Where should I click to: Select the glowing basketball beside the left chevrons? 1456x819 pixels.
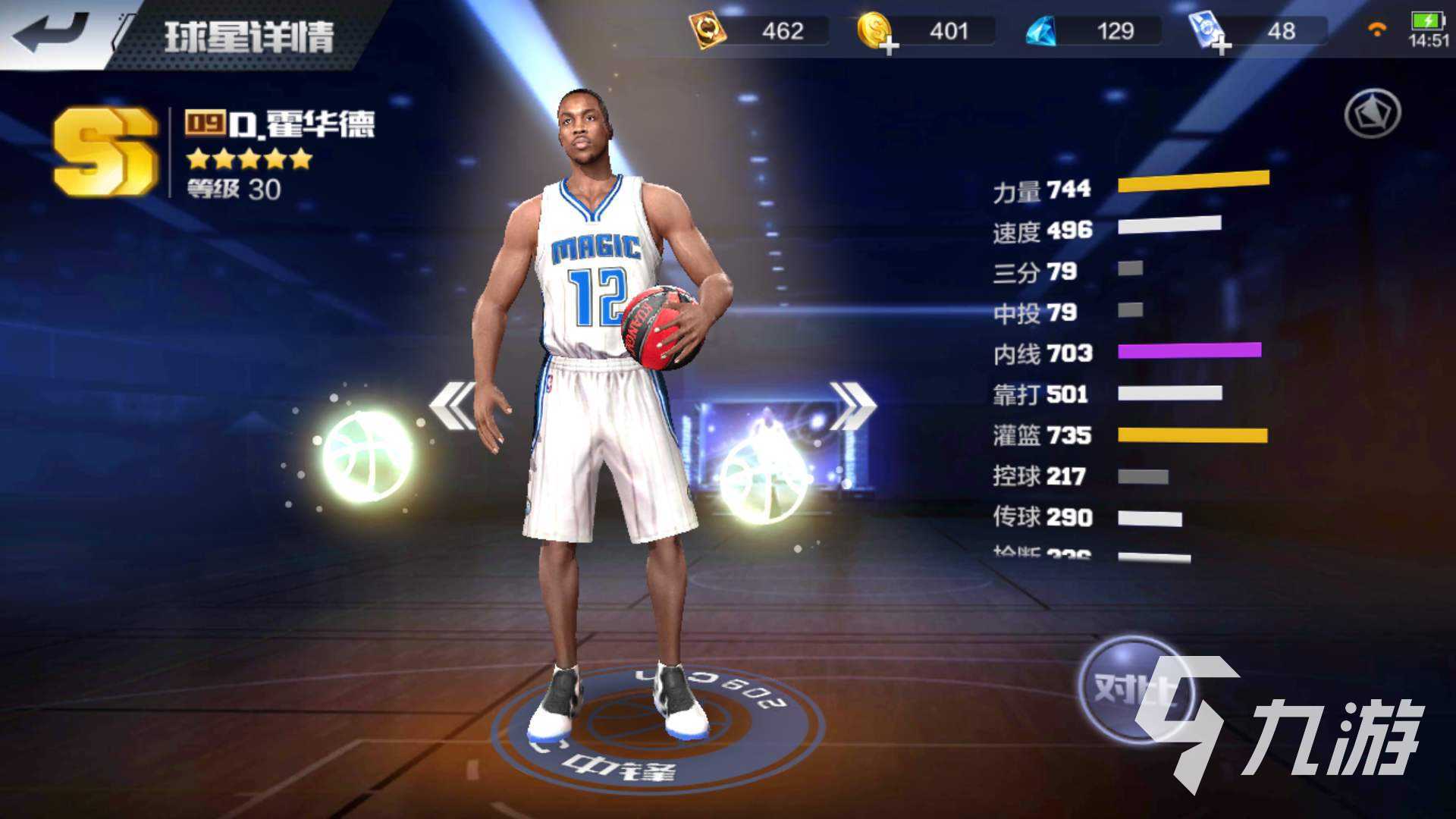[x=368, y=457]
